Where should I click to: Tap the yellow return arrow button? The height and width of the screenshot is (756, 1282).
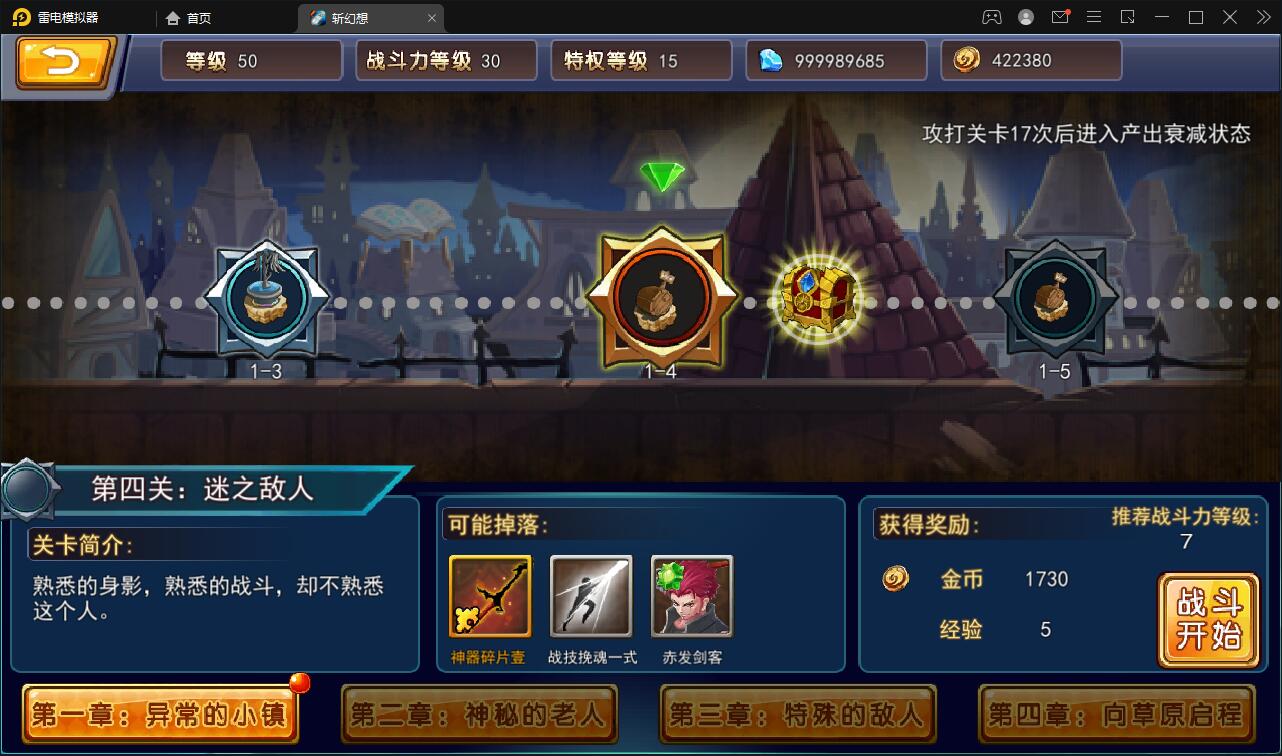pyautogui.click(x=62, y=60)
